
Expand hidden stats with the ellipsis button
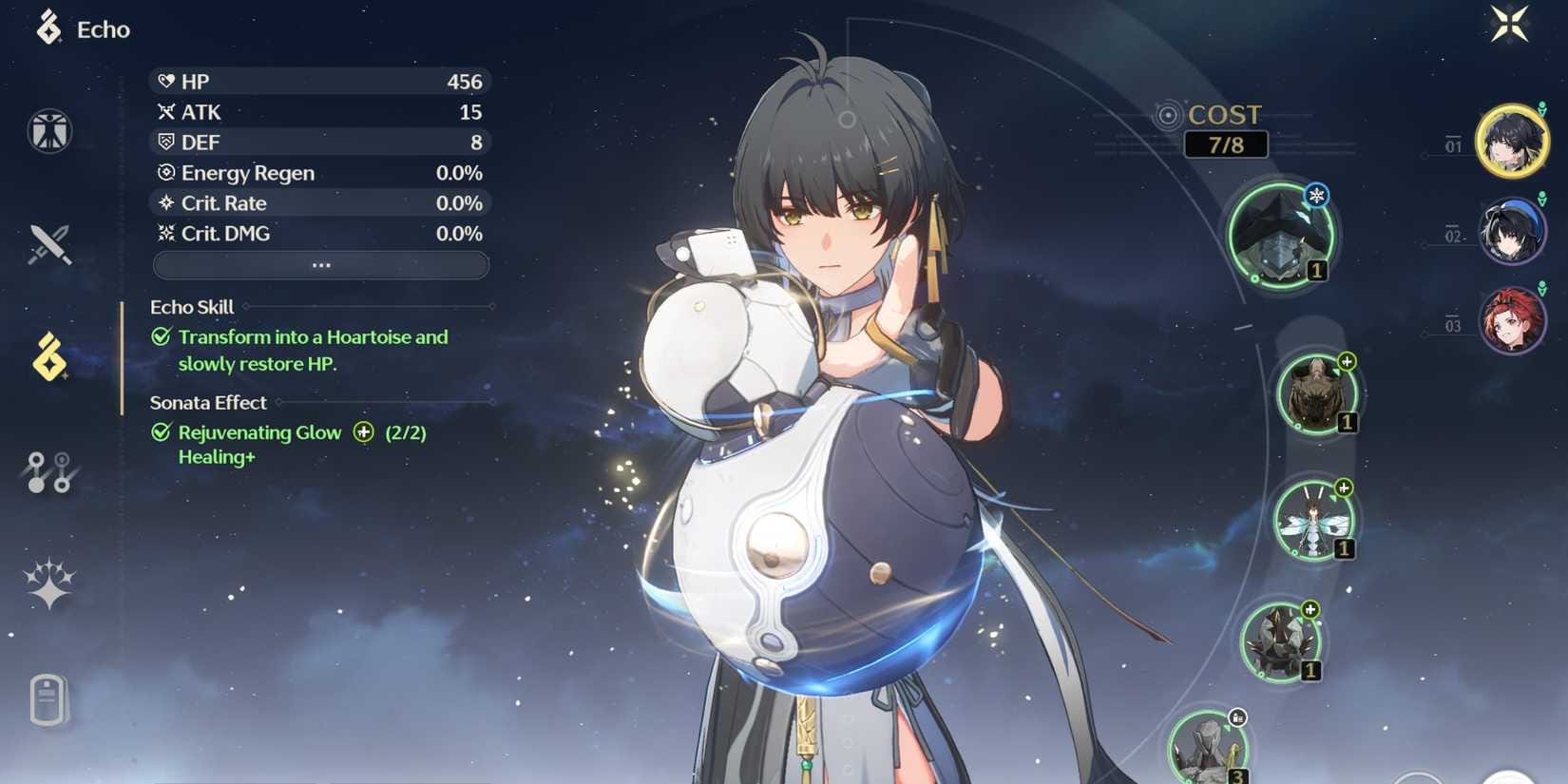tap(320, 264)
